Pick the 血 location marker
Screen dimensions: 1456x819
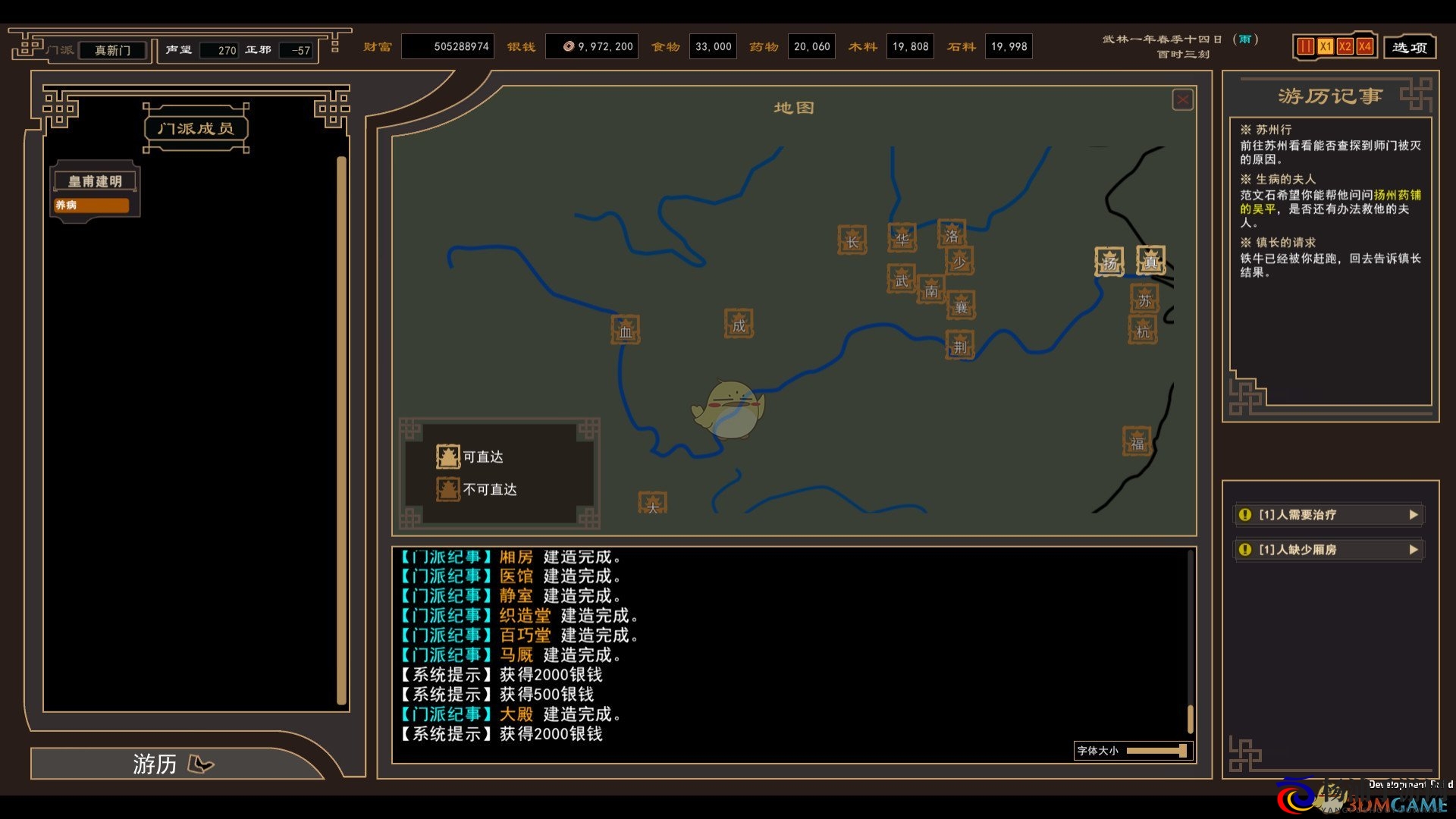click(x=626, y=331)
